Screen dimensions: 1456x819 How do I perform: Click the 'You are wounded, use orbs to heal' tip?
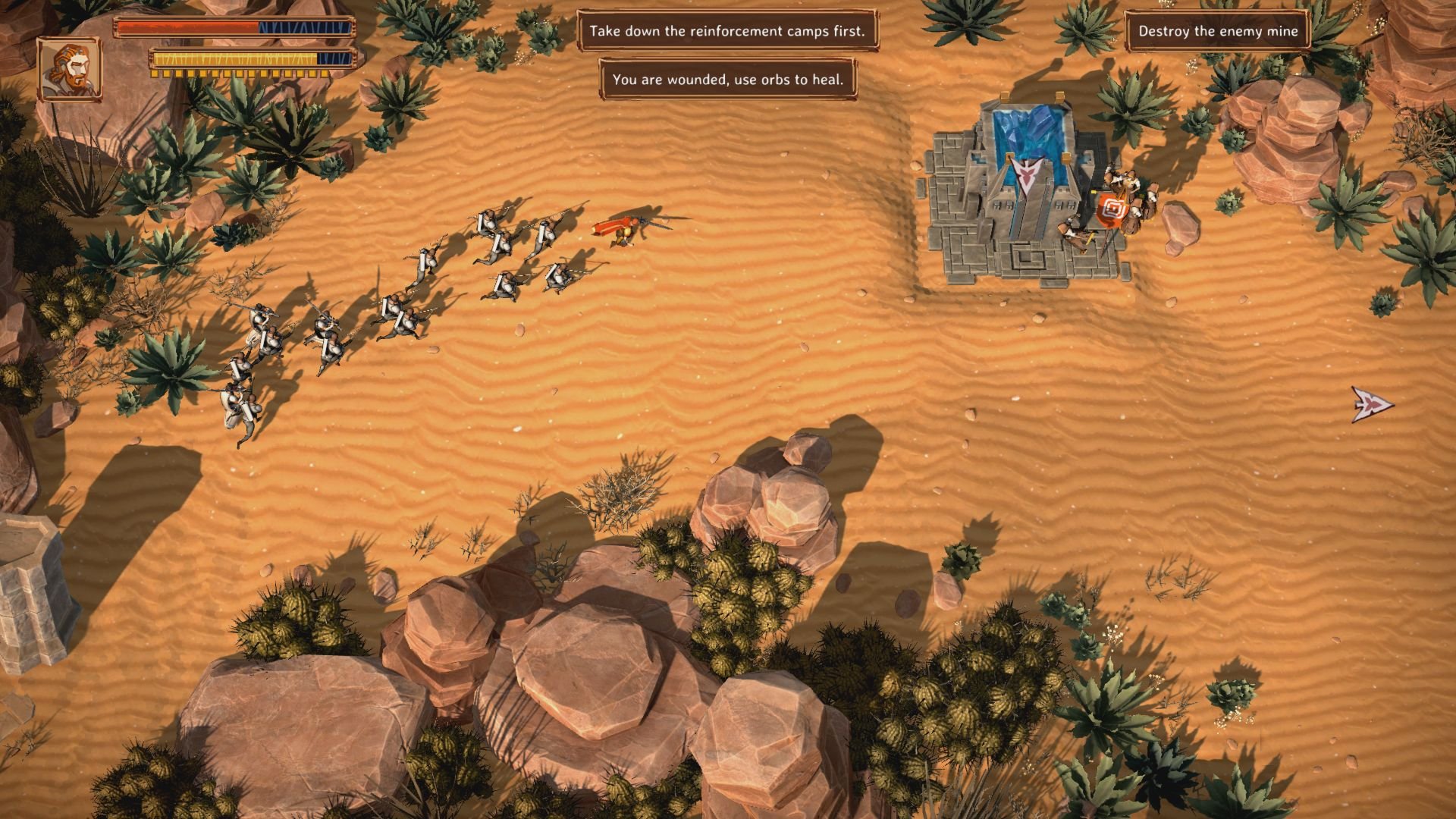(727, 80)
